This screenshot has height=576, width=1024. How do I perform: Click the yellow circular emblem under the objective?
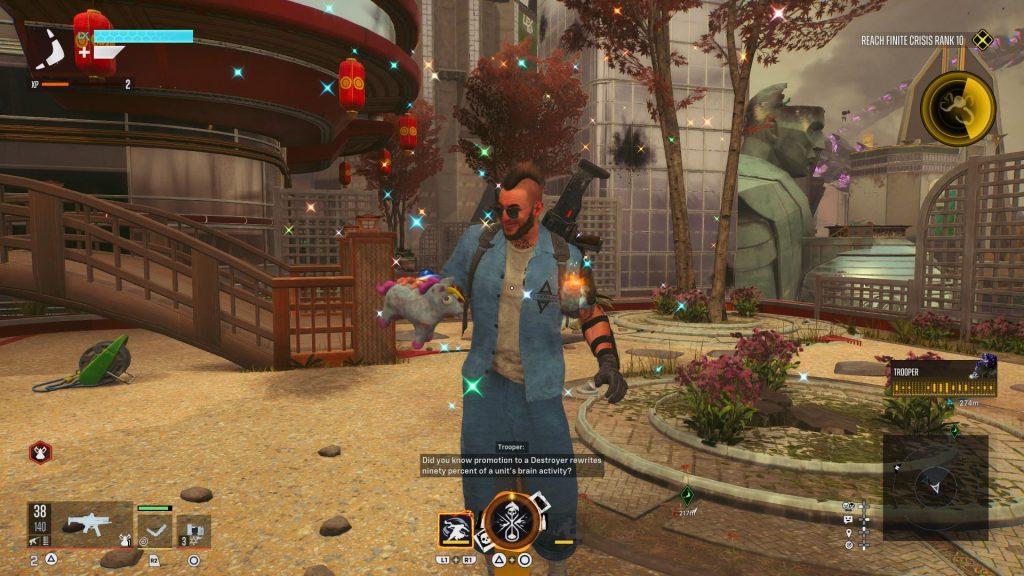tap(957, 109)
